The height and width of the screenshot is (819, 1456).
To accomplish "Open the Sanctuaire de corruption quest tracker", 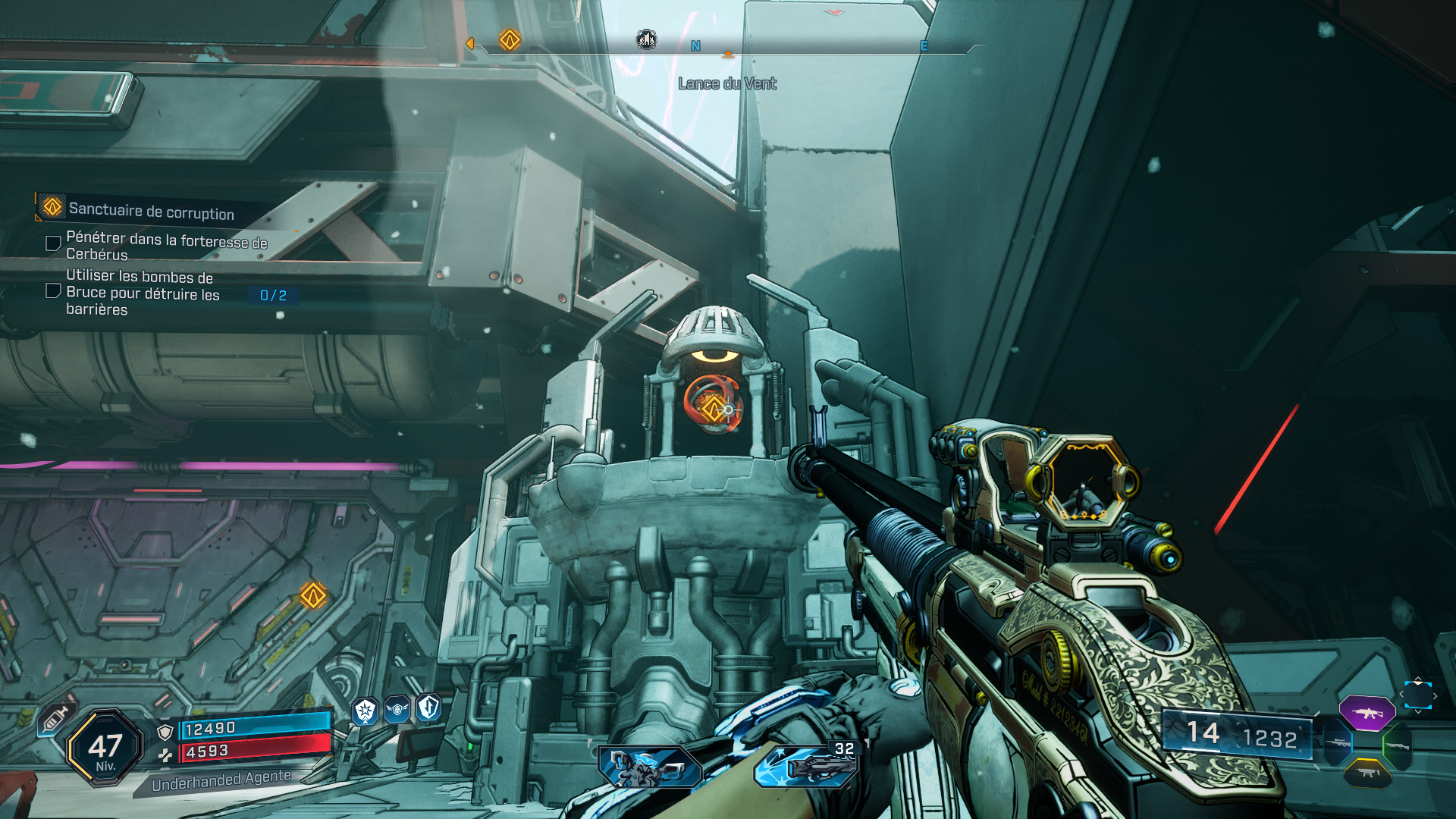I will (151, 210).
